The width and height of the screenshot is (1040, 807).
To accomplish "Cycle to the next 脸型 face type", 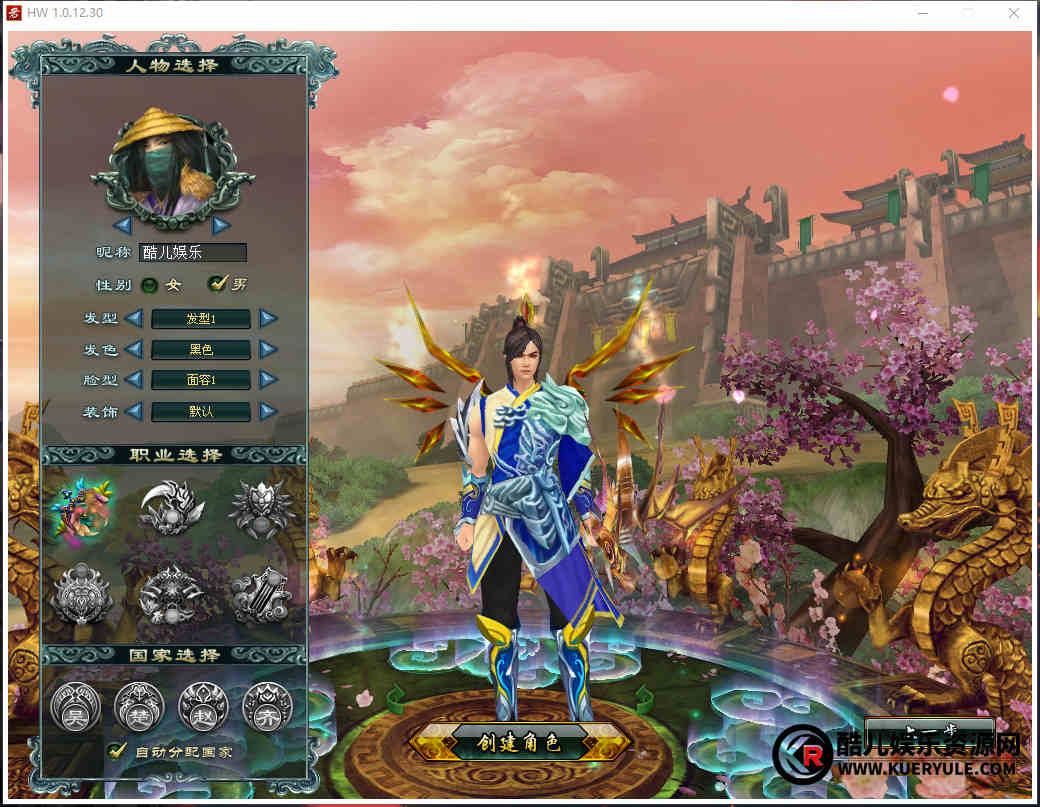I will pos(268,380).
